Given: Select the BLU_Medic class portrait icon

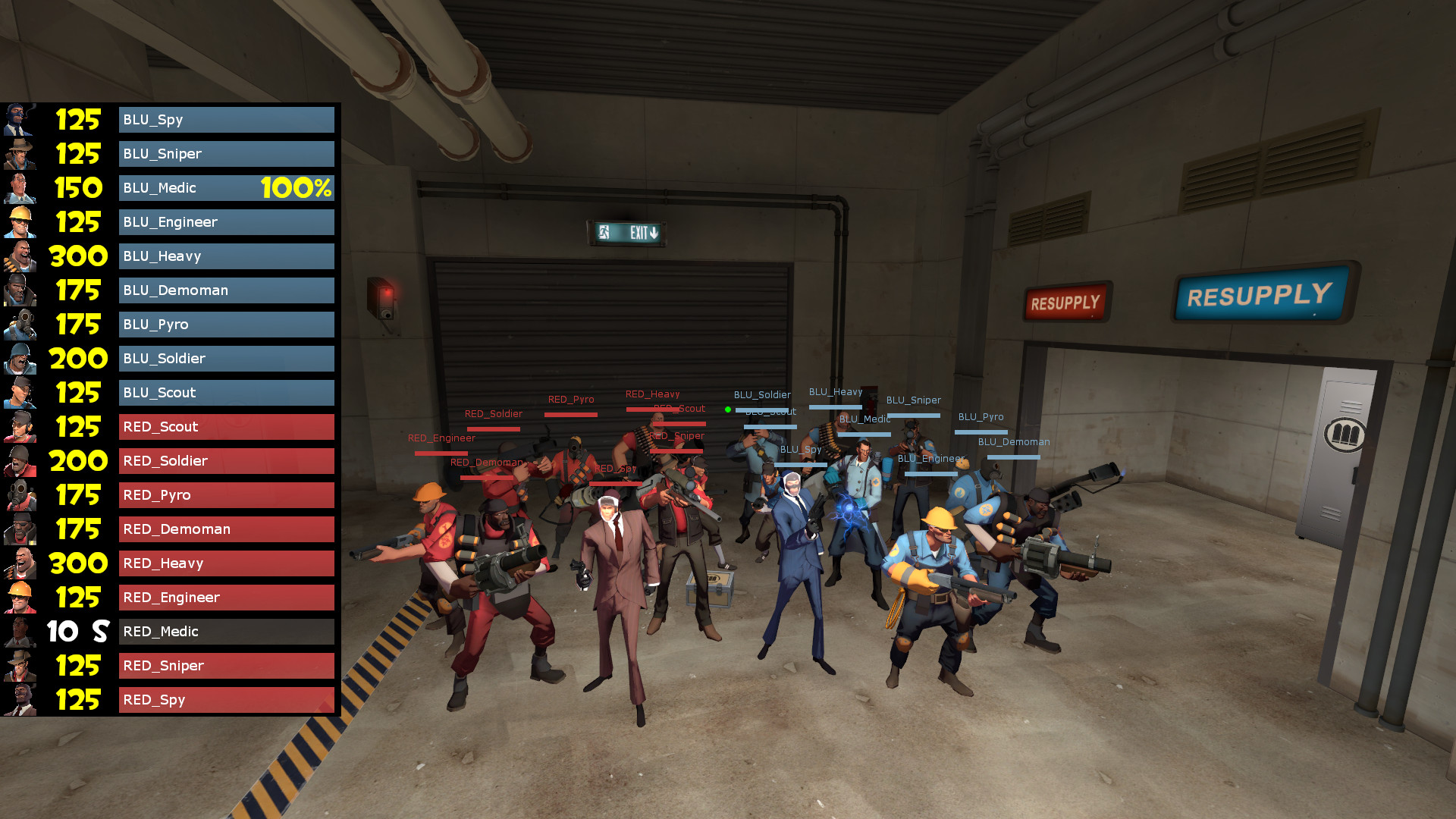Looking at the screenshot, I should coord(20,187).
